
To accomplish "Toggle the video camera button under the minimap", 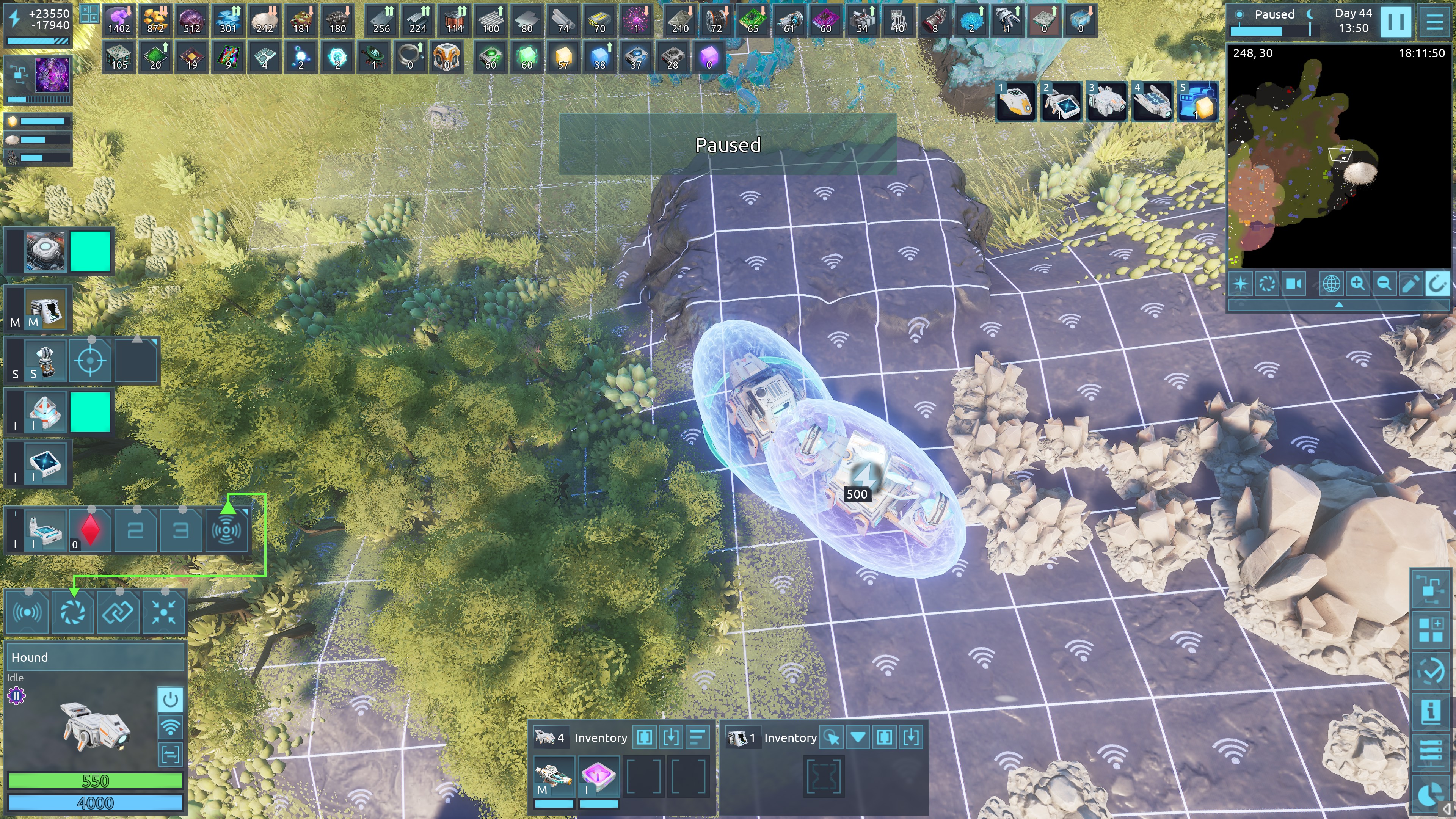I will 1293,283.
